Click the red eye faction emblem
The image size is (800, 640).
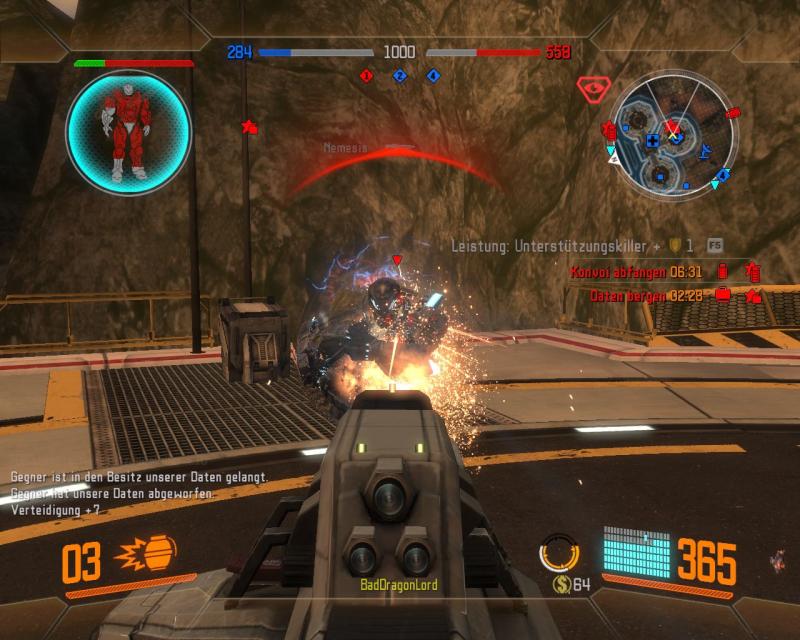(592, 90)
